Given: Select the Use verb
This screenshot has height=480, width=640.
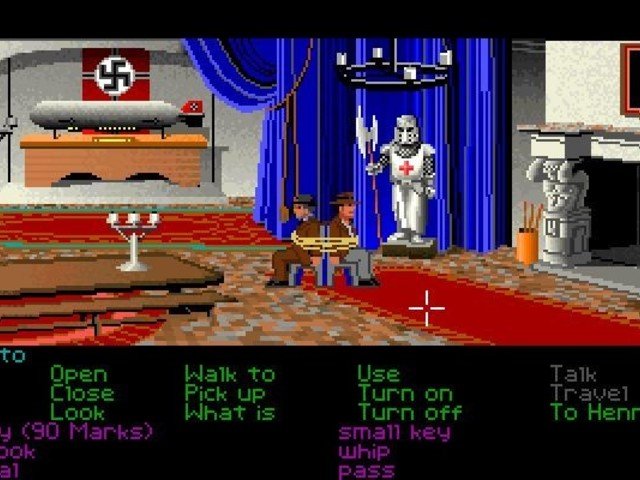Looking at the screenshot, I should pos(379,375).
